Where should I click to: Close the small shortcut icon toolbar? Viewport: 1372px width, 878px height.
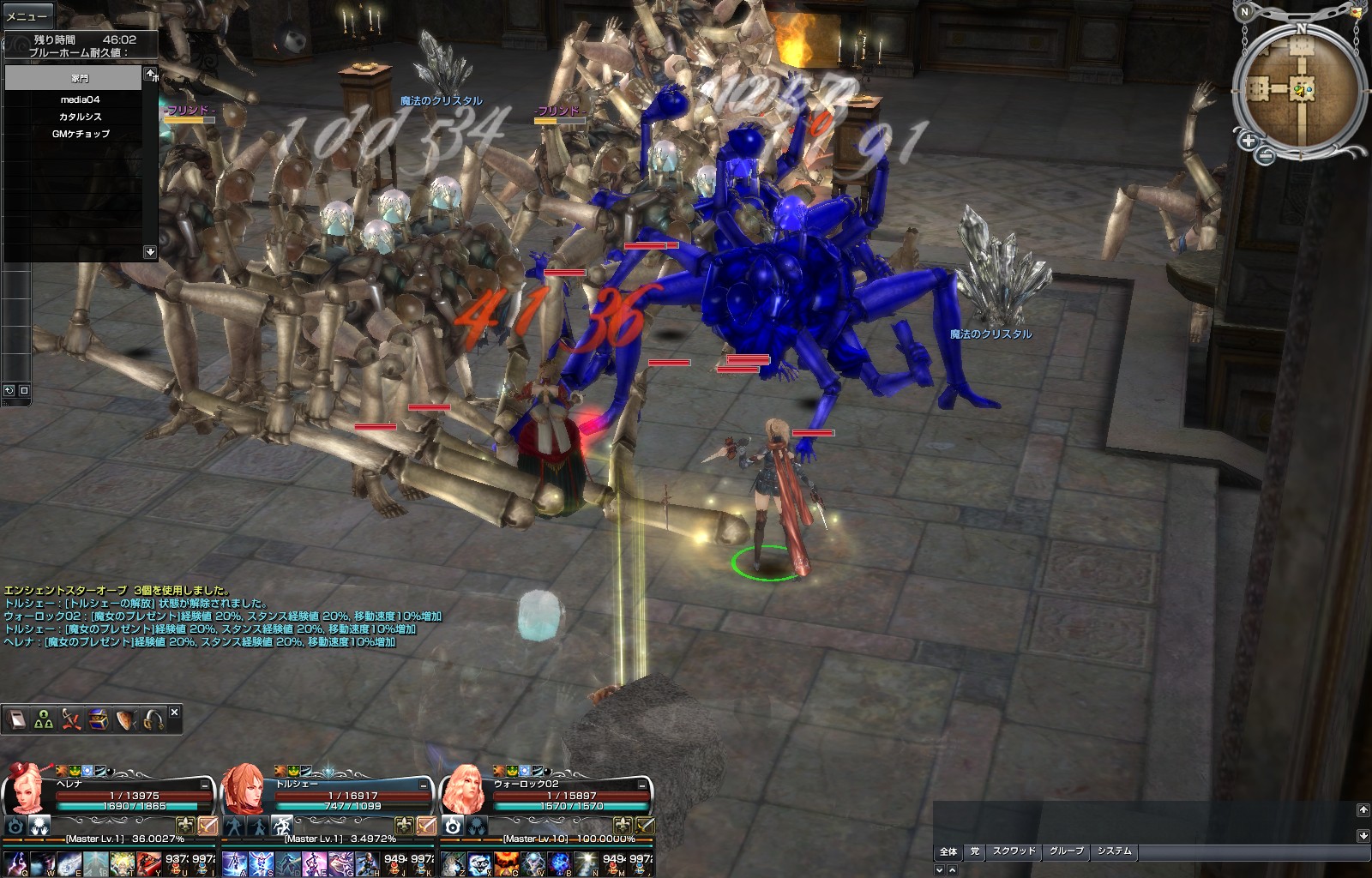[175, 712]
